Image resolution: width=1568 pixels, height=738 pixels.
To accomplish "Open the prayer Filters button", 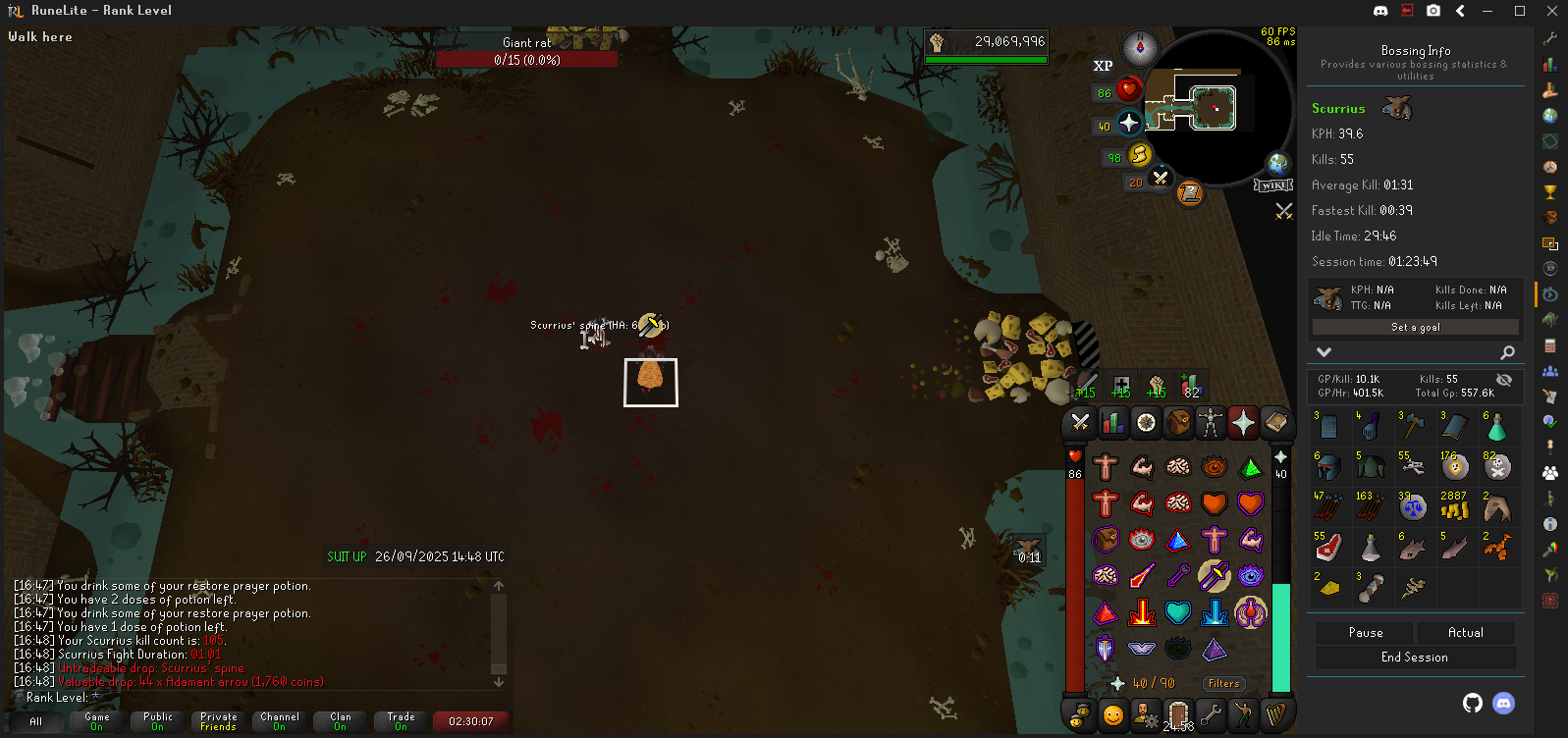I will pyautogui.click(x=1223, y=683).
